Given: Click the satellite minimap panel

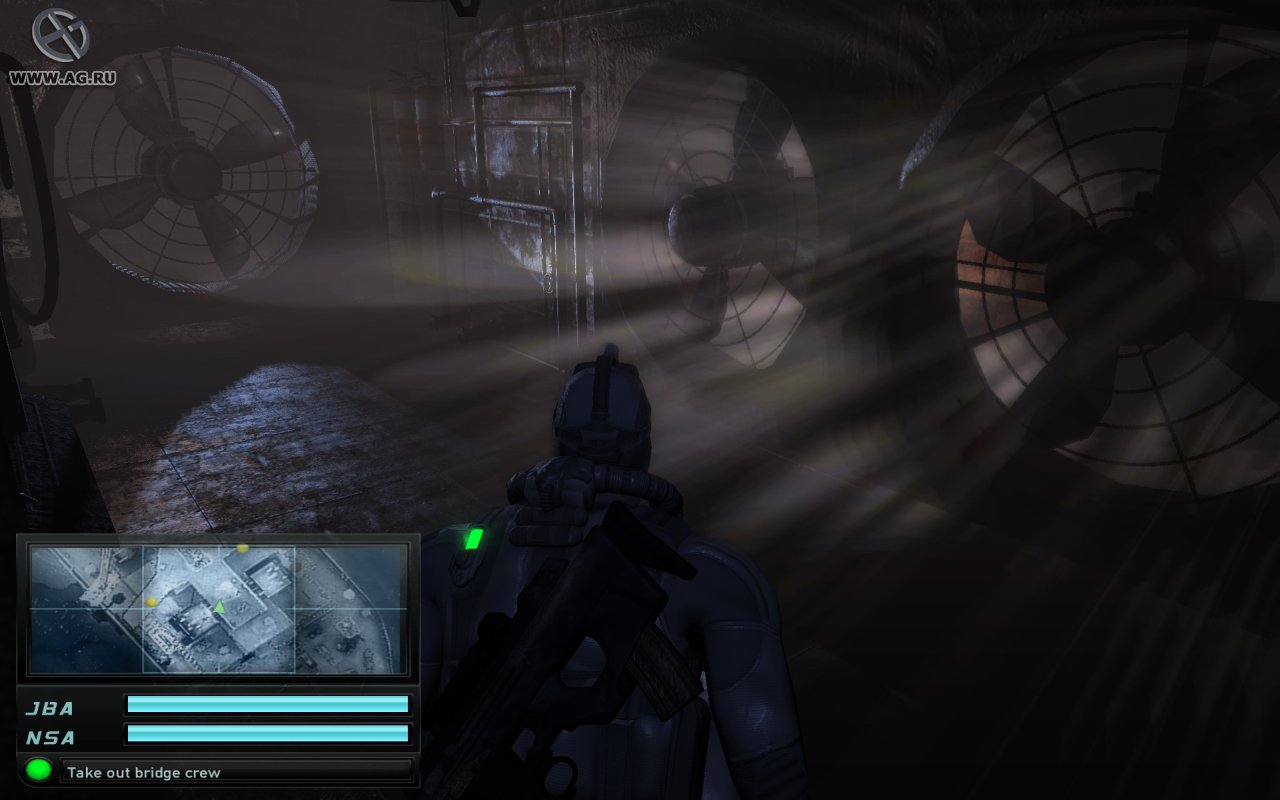Looking at the screenshot, I should tap(218, 608).
